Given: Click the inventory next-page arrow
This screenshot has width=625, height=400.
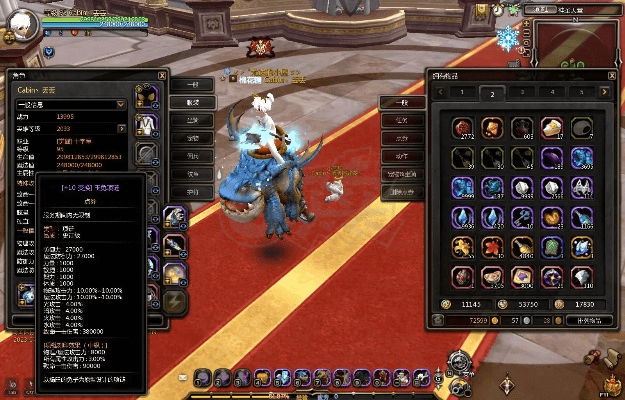Looking at the screenshot, I should [605, 93].
